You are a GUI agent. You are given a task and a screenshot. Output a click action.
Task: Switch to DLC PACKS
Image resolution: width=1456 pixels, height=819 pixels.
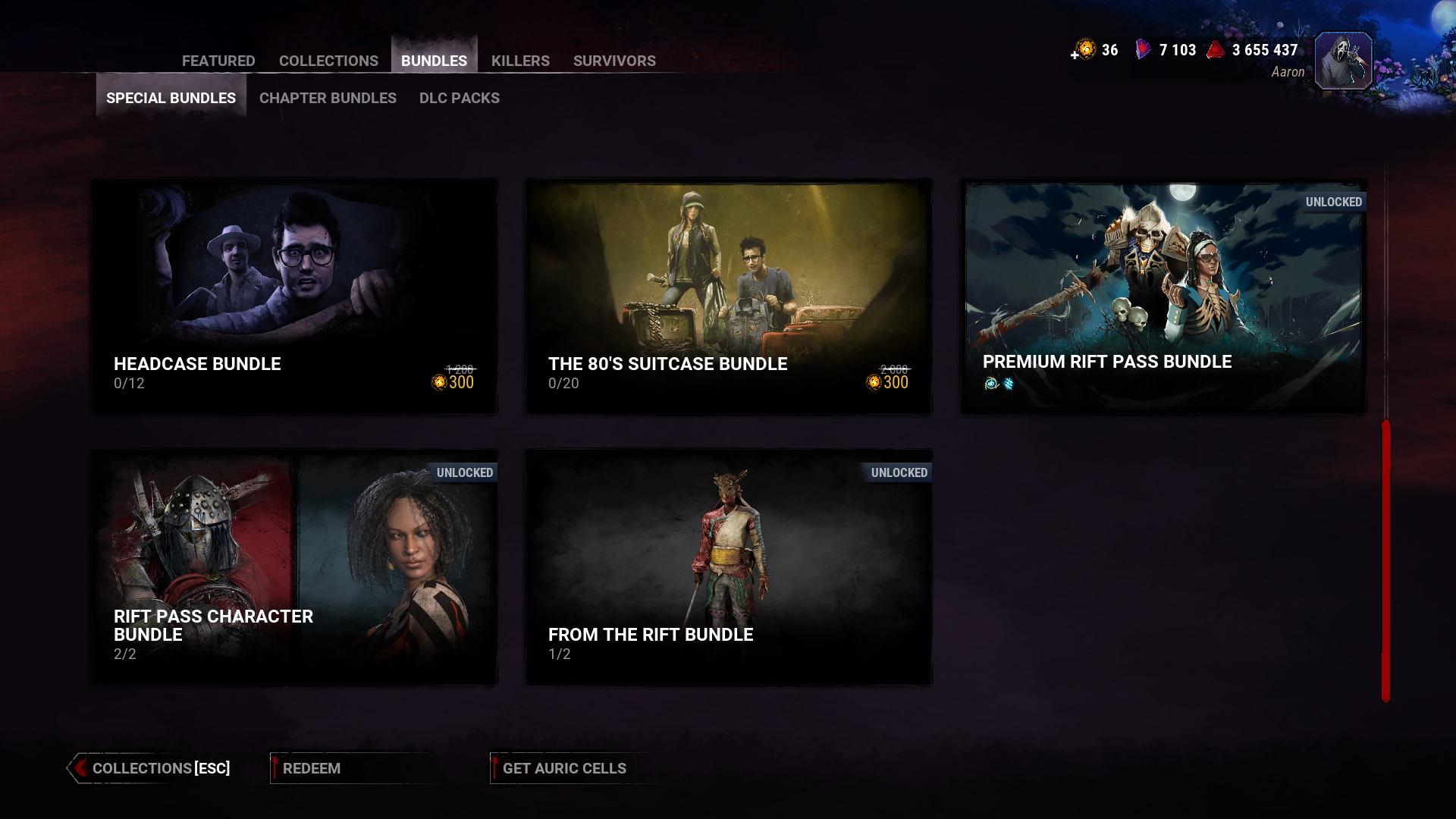pos(460,98)
